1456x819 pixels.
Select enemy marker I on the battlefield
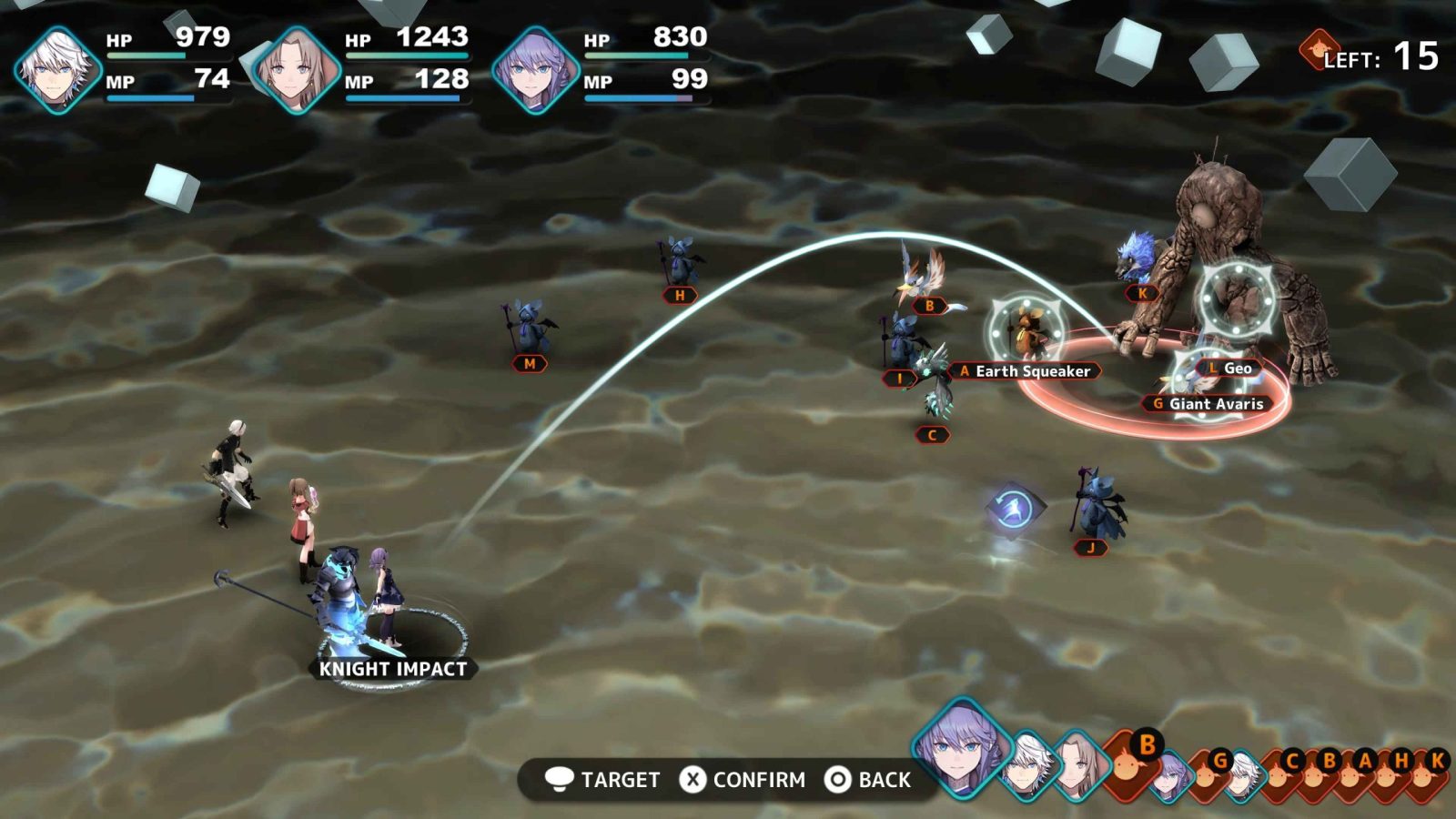tap(900, 379)
